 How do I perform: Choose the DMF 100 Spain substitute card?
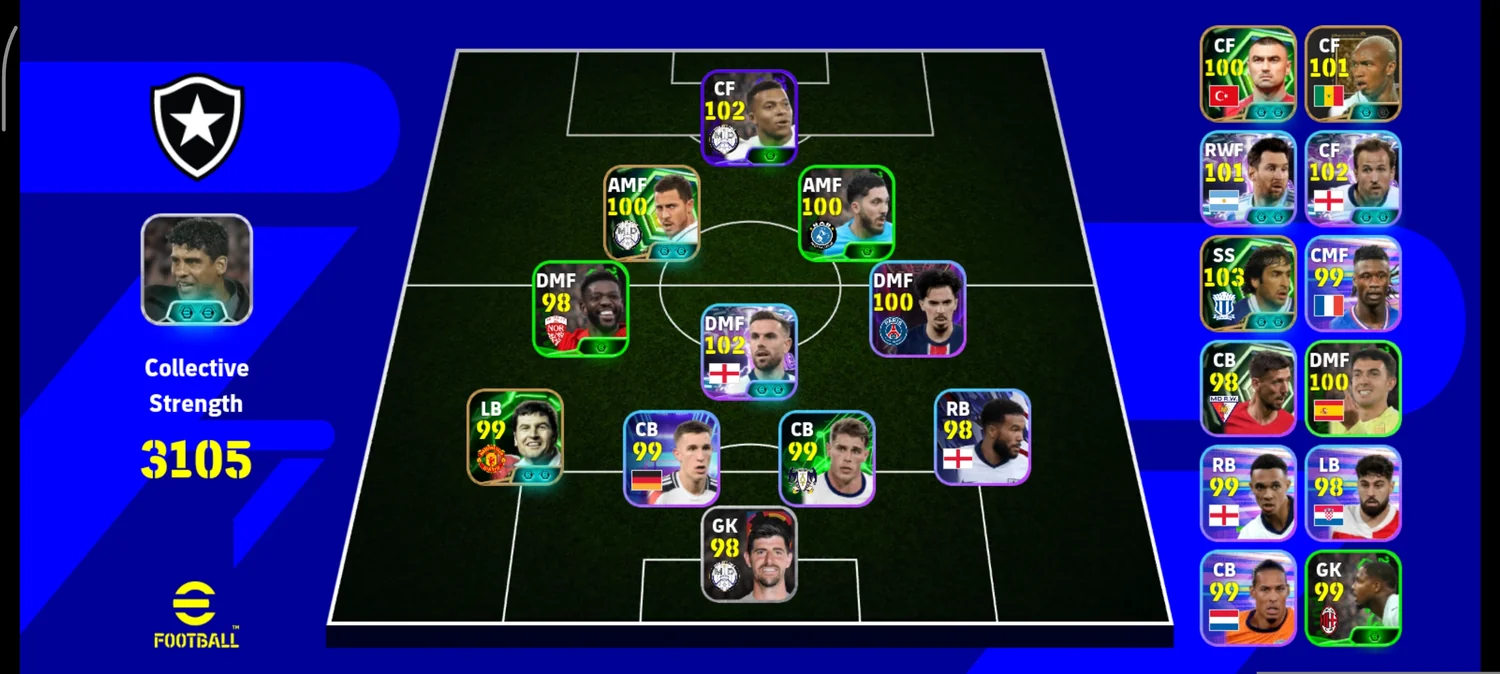[1353, 389]
